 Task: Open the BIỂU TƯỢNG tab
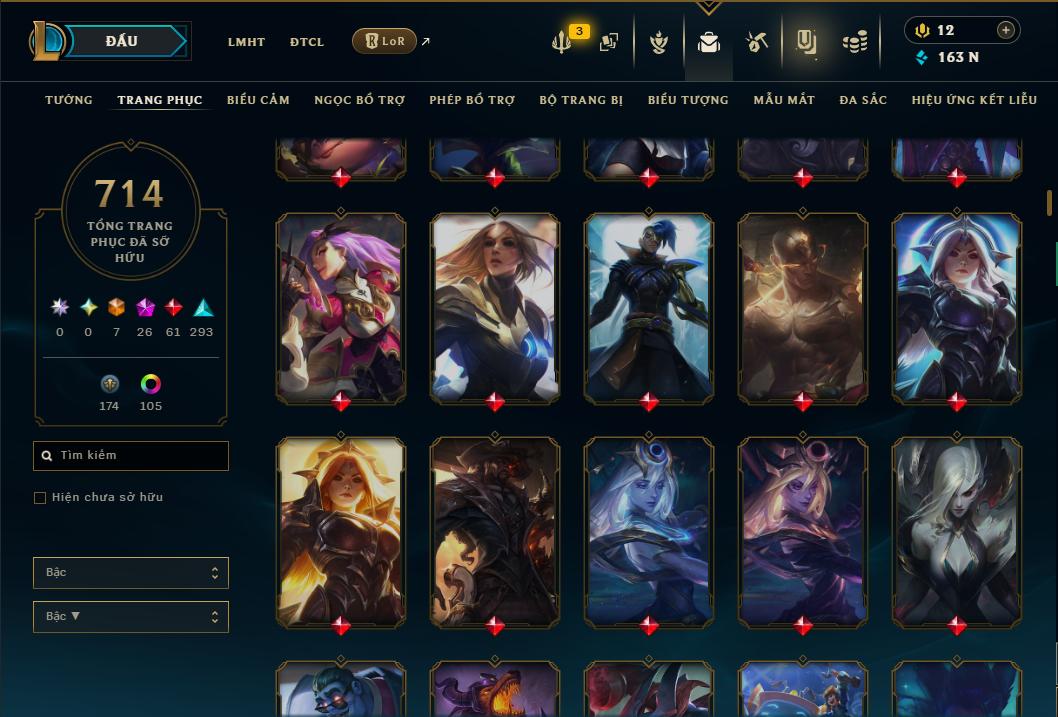688,100
